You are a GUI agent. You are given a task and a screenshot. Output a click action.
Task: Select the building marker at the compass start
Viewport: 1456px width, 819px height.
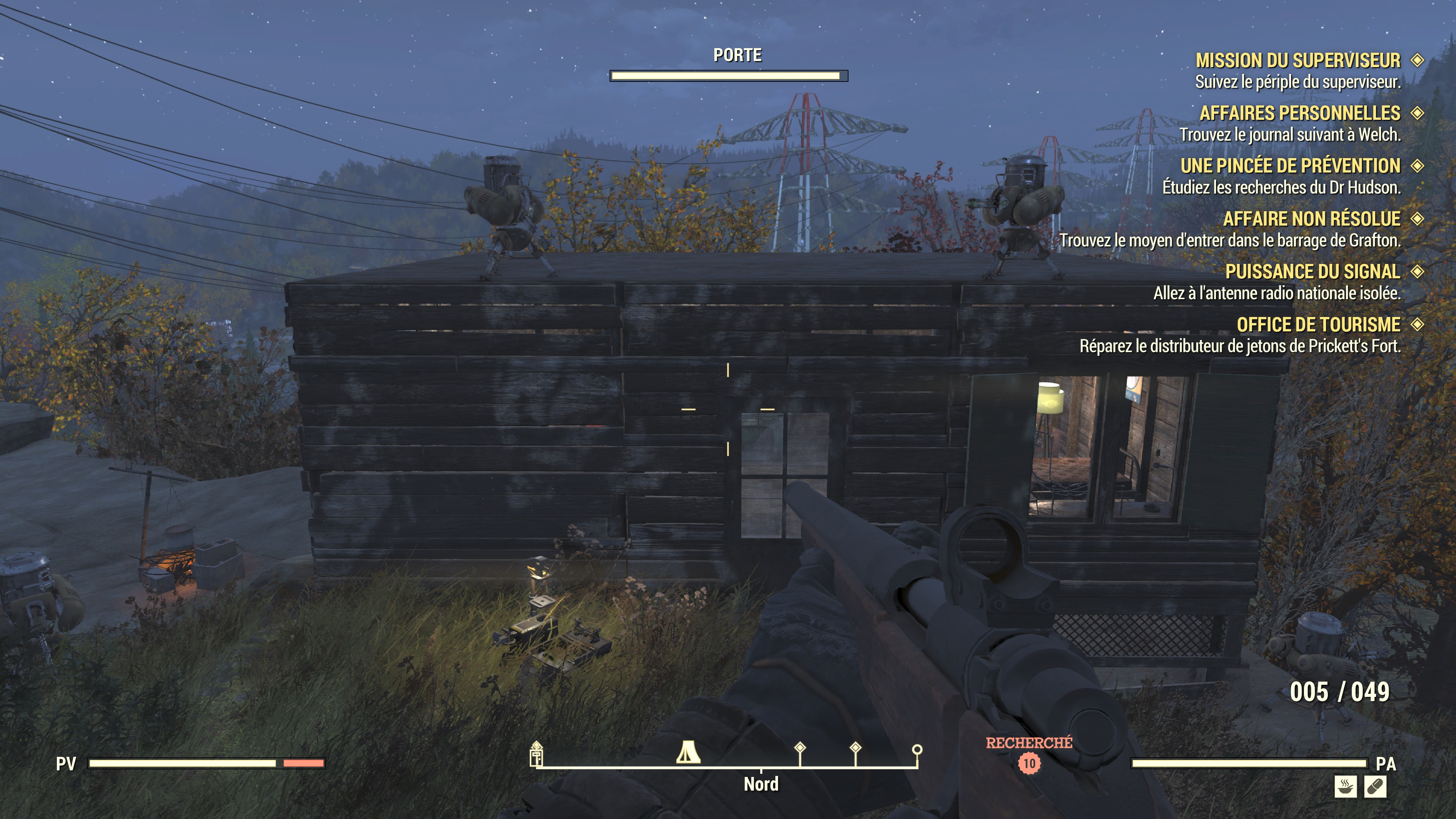(537, 754)
